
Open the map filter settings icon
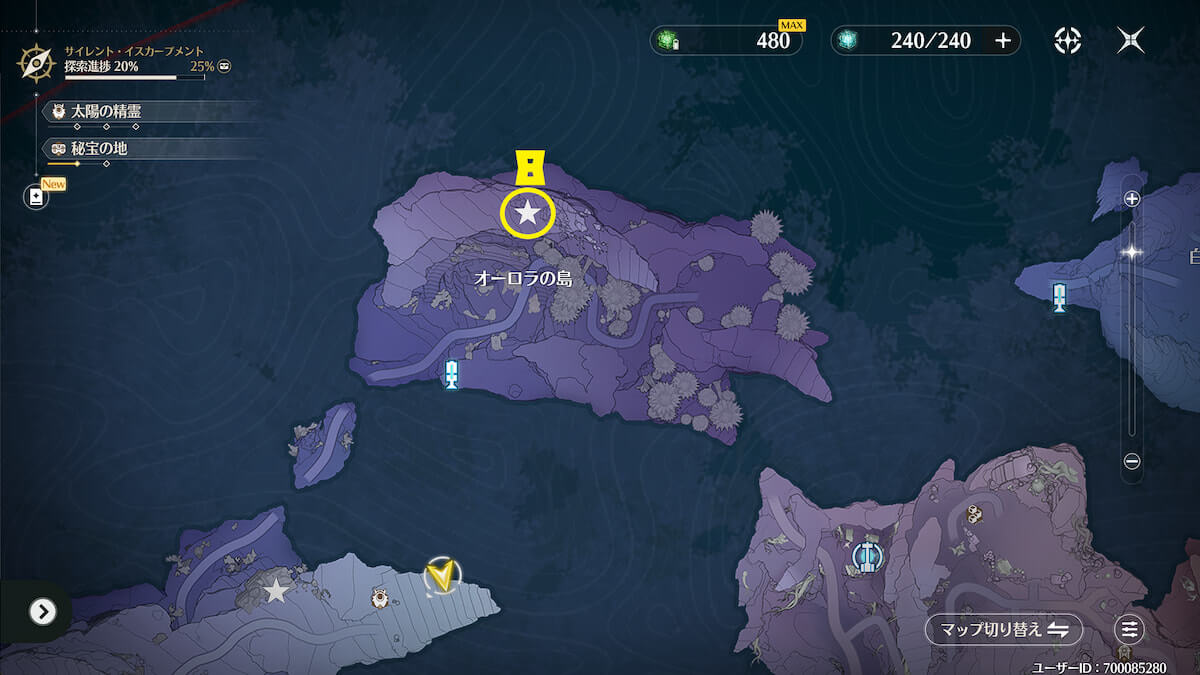(x=1130, y=629)
